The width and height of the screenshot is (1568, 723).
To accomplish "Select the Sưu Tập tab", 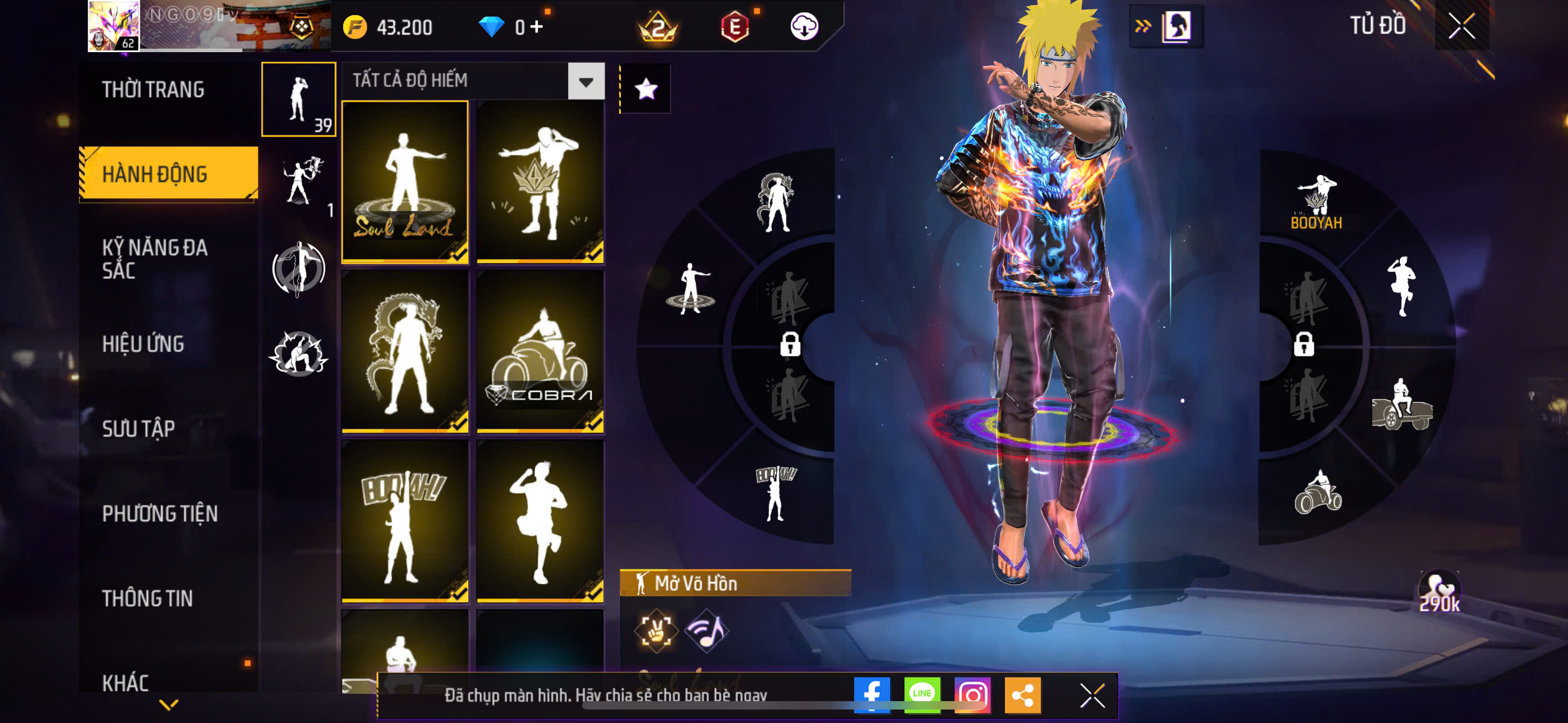I will point(138,429).
